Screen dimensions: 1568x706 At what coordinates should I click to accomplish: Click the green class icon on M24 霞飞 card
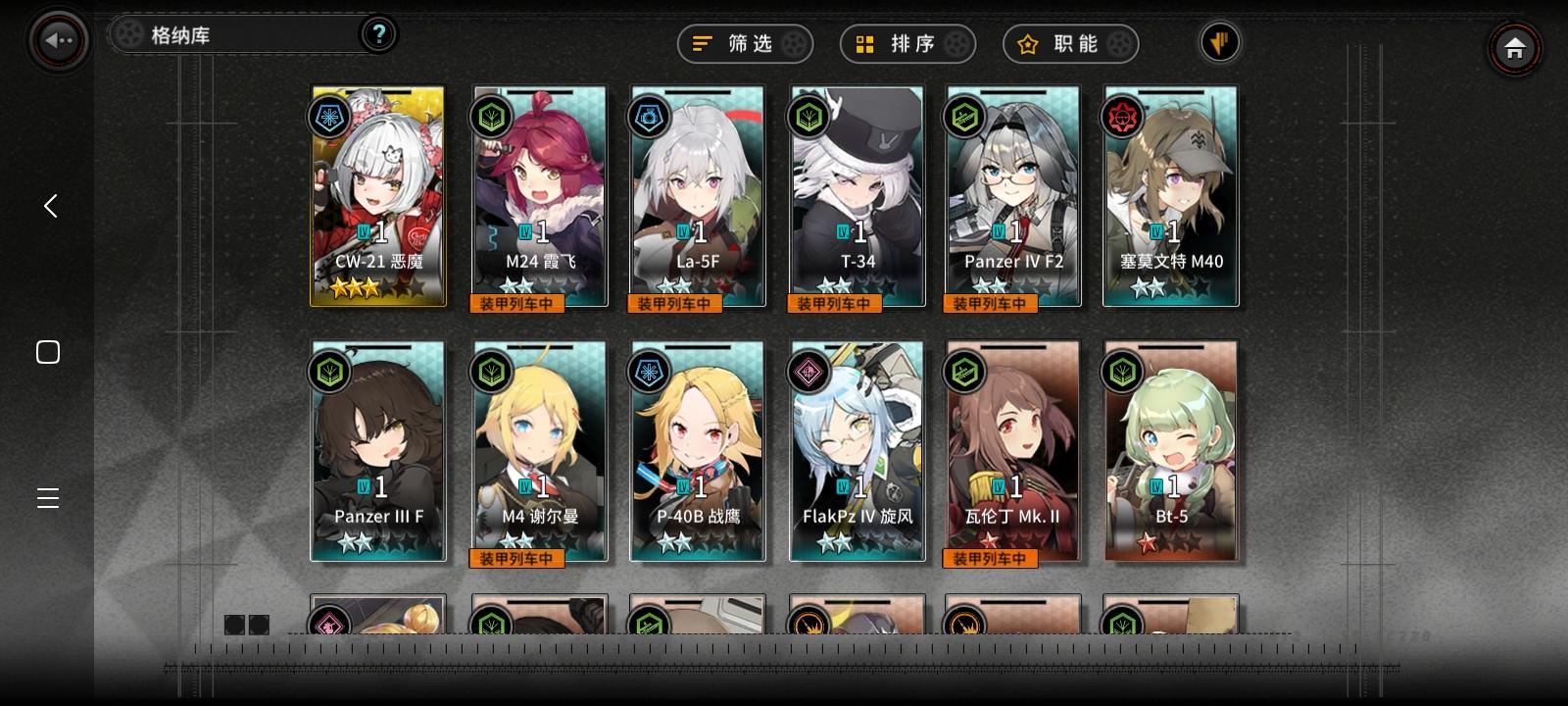click(491, 118)
